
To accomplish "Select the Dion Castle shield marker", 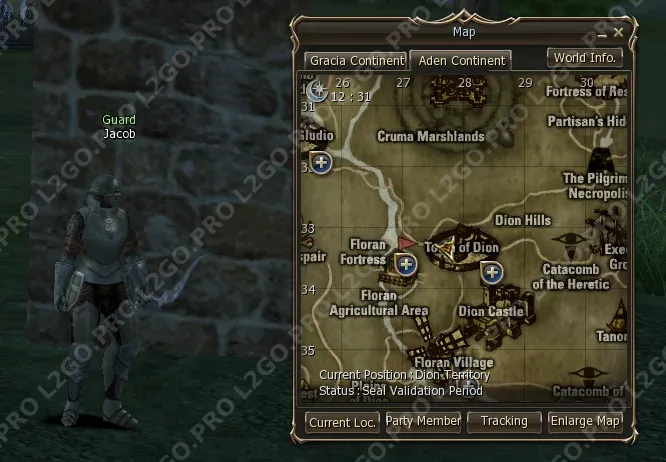I will coord(491,272).
